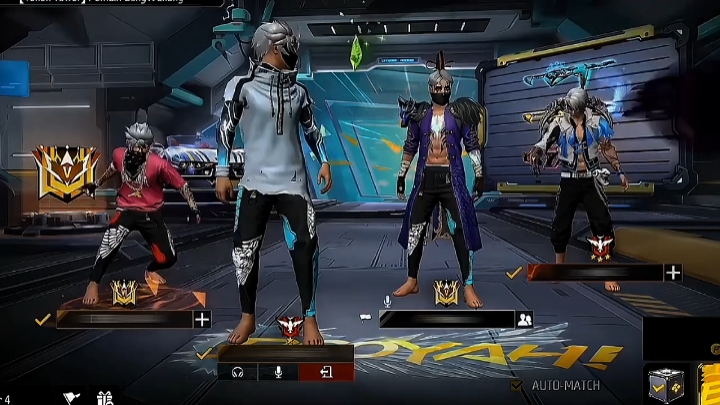This screenshot has width=720, height=405.
Task: Click the plus button on the left teammate's name bar
Action: coord(202,319)
